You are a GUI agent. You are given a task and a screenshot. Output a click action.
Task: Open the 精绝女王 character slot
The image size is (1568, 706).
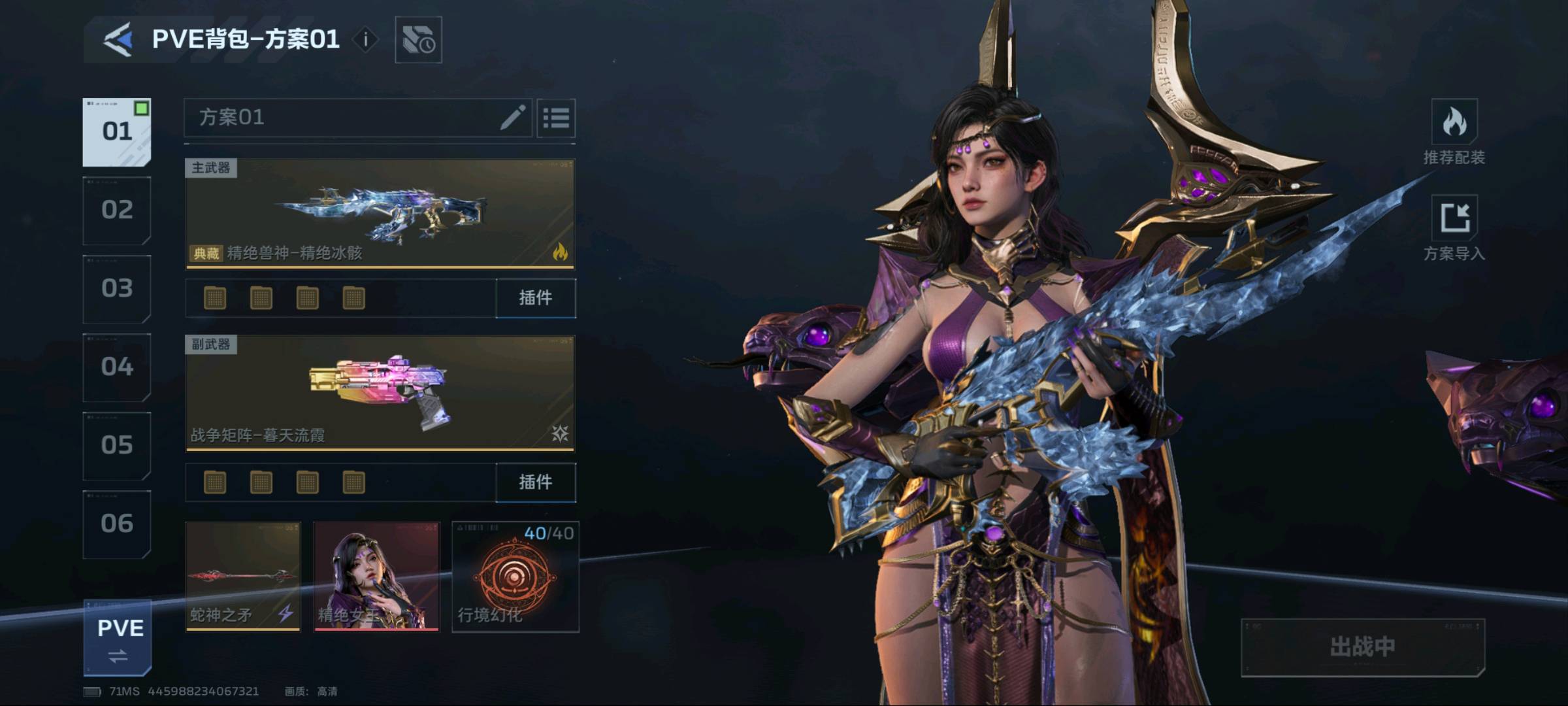pos(376,577)
